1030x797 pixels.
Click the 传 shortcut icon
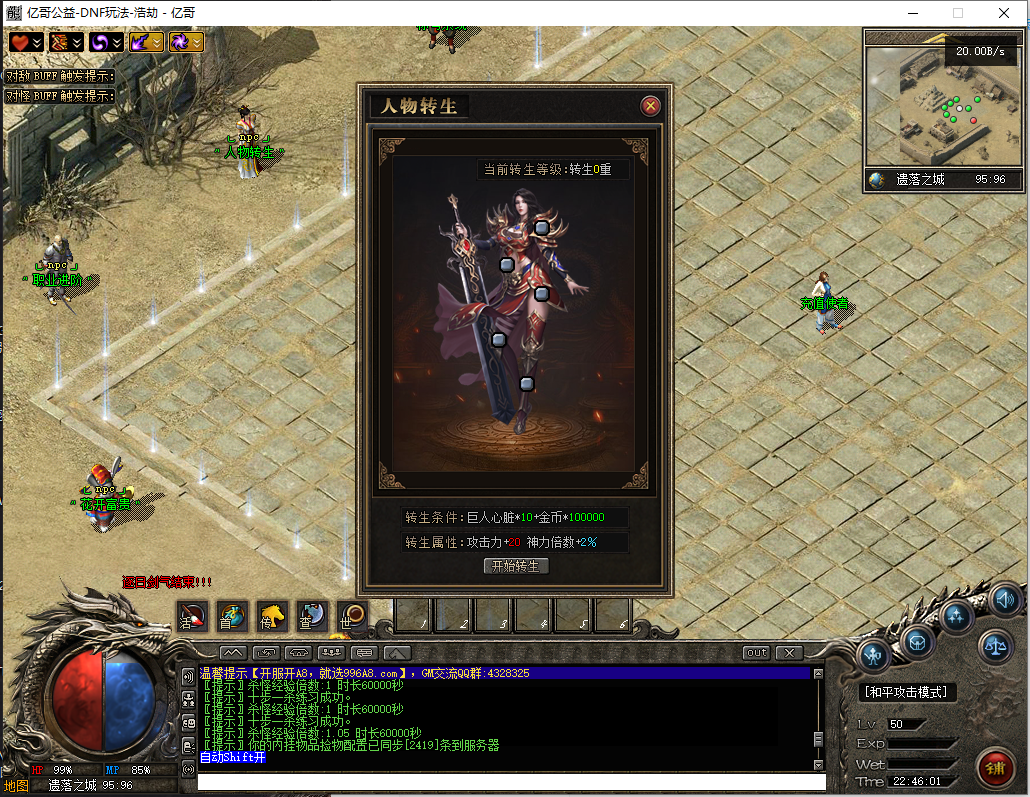click(x=271, y=617)
